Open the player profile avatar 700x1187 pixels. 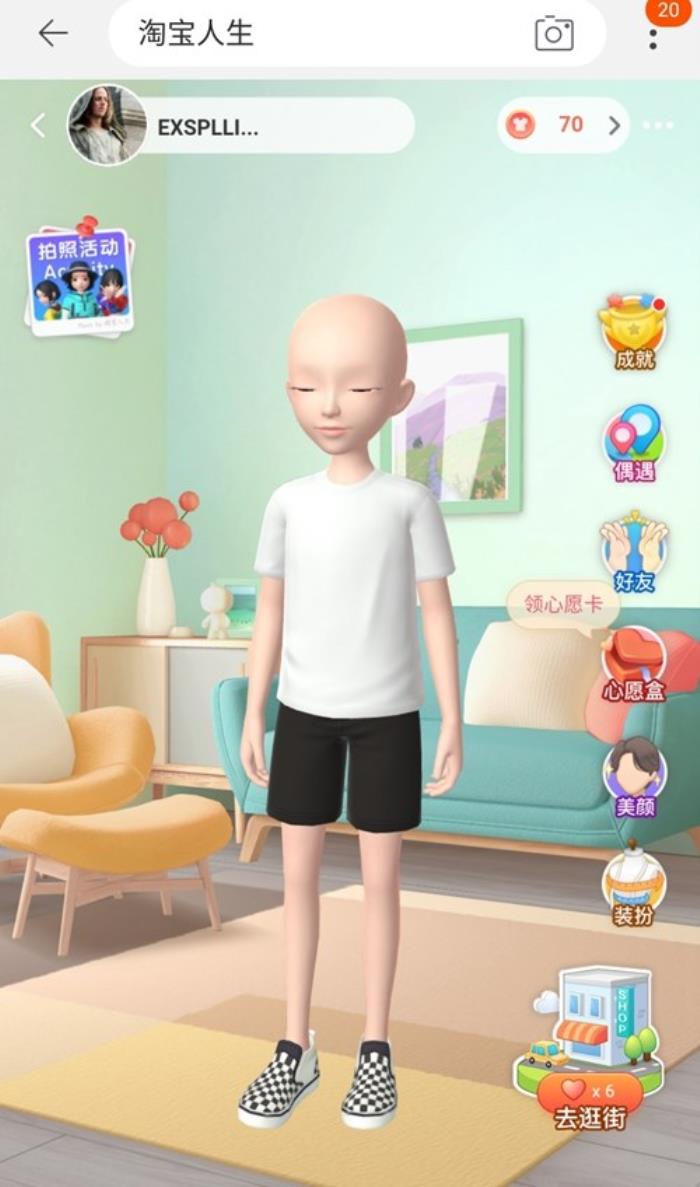106,125
